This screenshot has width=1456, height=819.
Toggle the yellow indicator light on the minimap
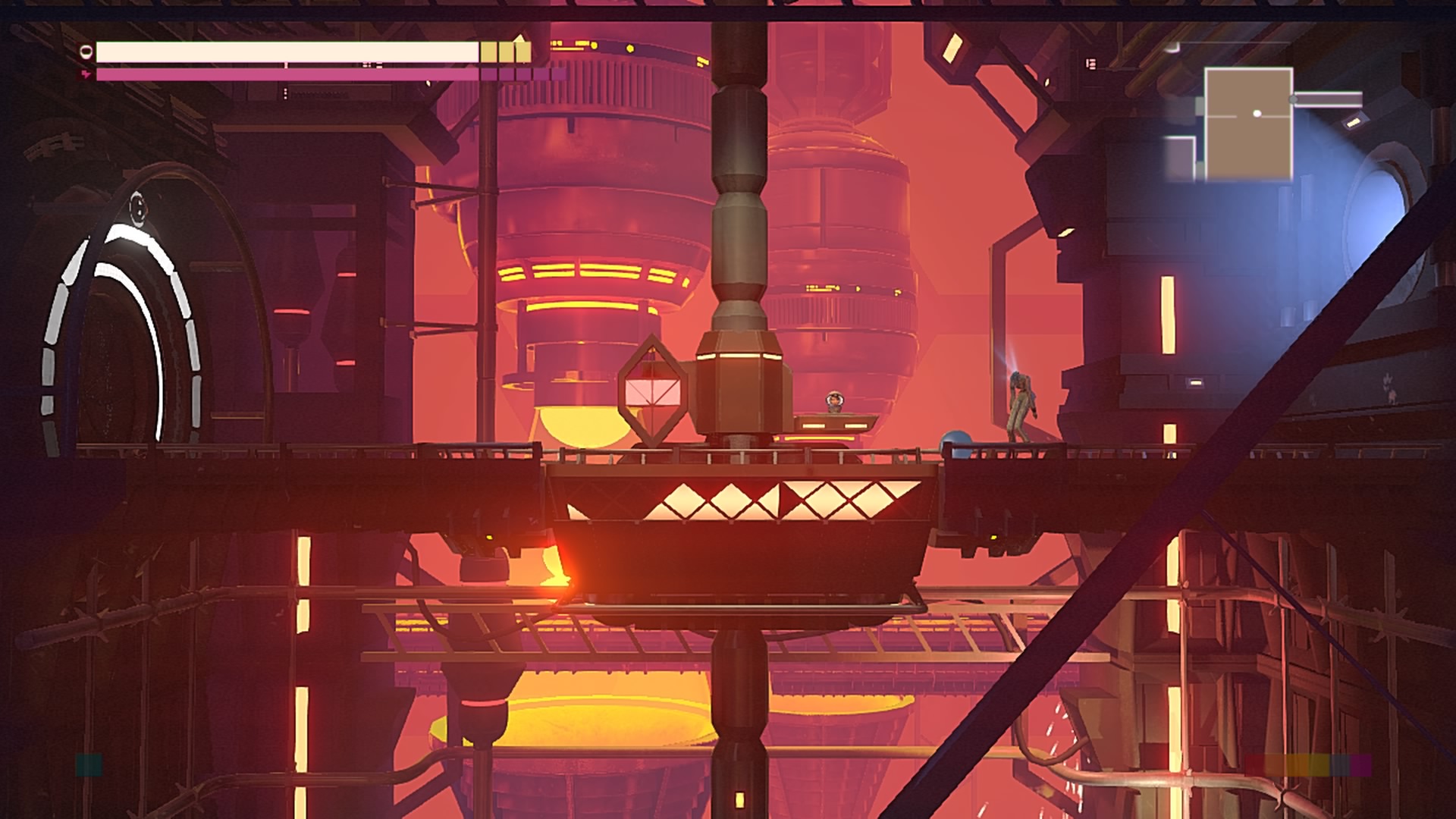pos(1353,124)
